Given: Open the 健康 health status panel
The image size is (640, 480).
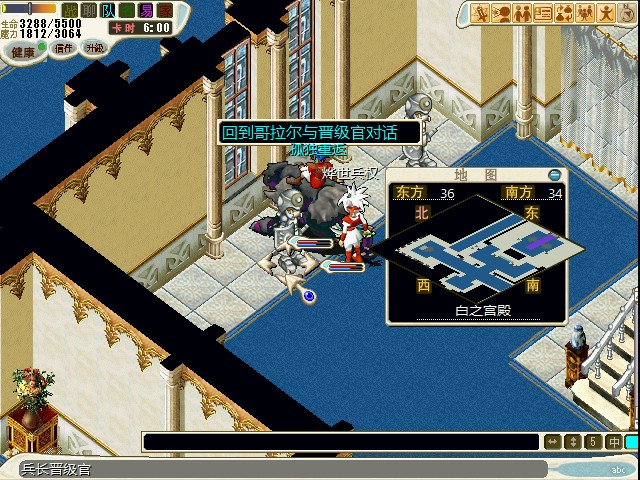Looking at the screenshot, I should [x=22, y=50].
